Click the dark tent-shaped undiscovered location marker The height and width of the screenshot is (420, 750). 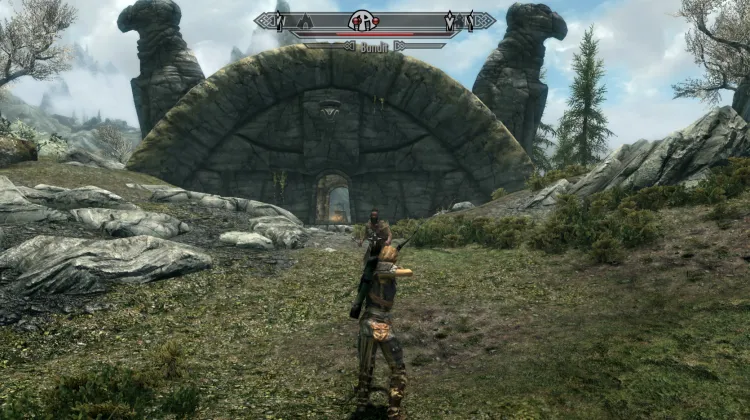pyautogui.click(x=305, y=22)
